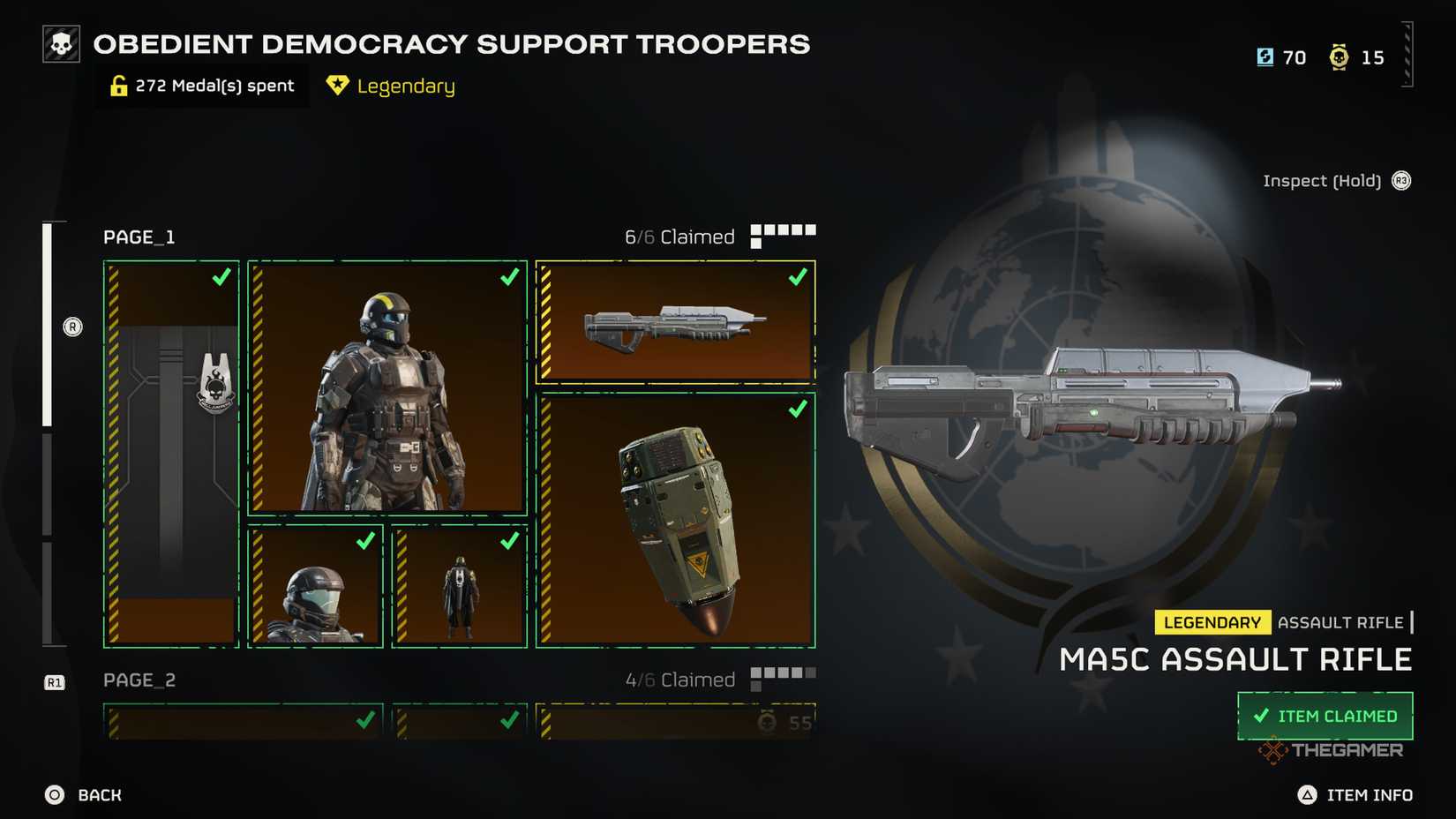Viewport: 1456px width, 819px height.
Task: Expand the PAGE_2 section
Action: pos(140,680)
